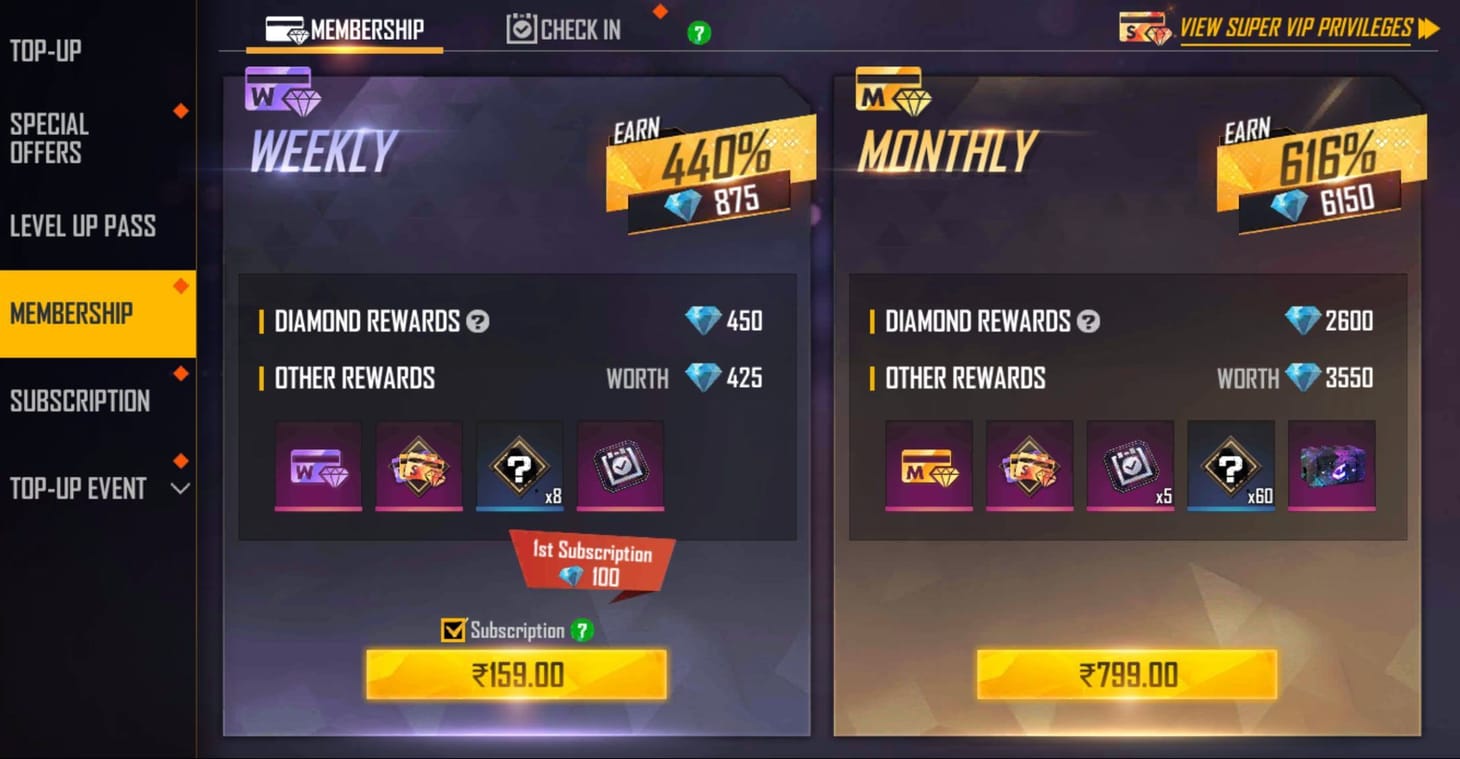Click the Super VIP card icon near privileges link
This screenshot has height=759, width=1460.
pos(1143,27)
